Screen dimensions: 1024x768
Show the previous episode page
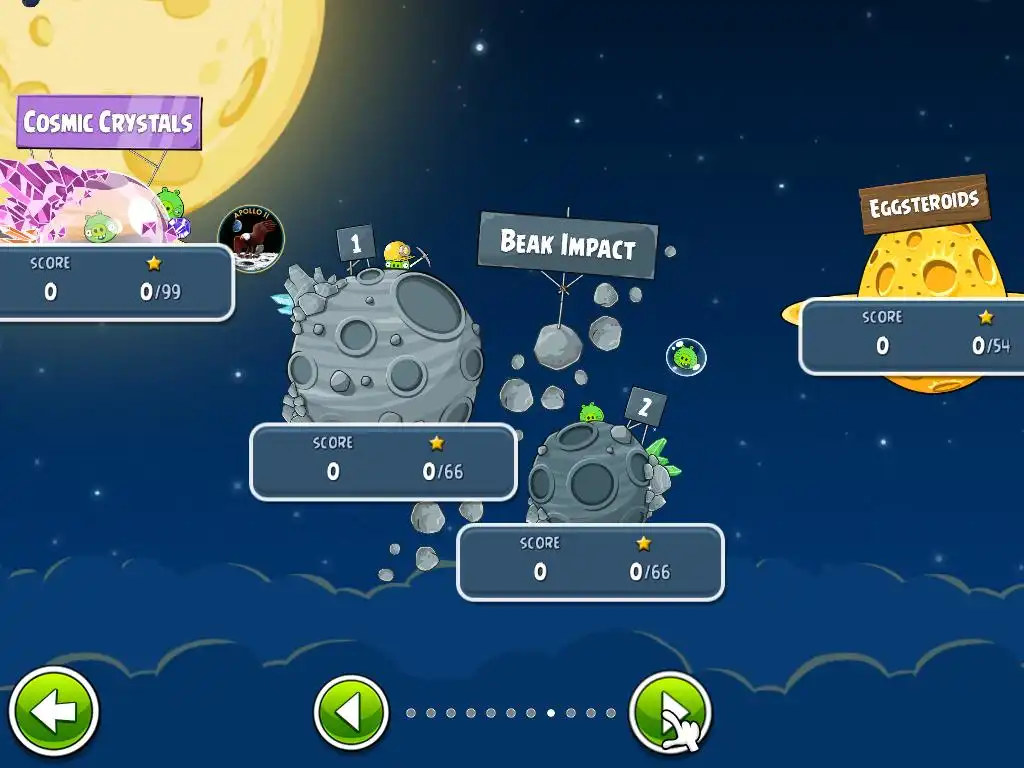tap(351, 713)
